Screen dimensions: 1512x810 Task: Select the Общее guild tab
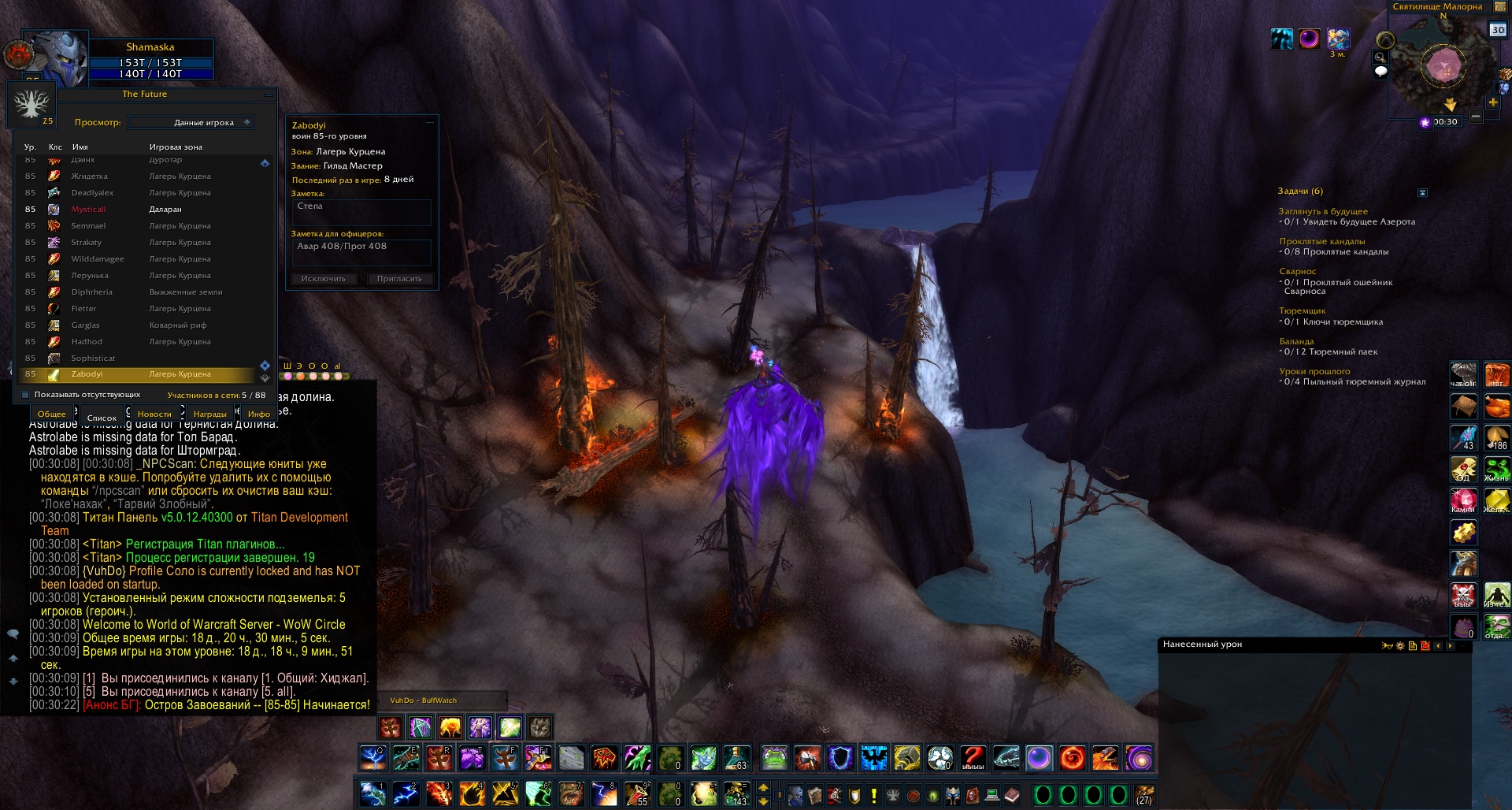(52, 414)
